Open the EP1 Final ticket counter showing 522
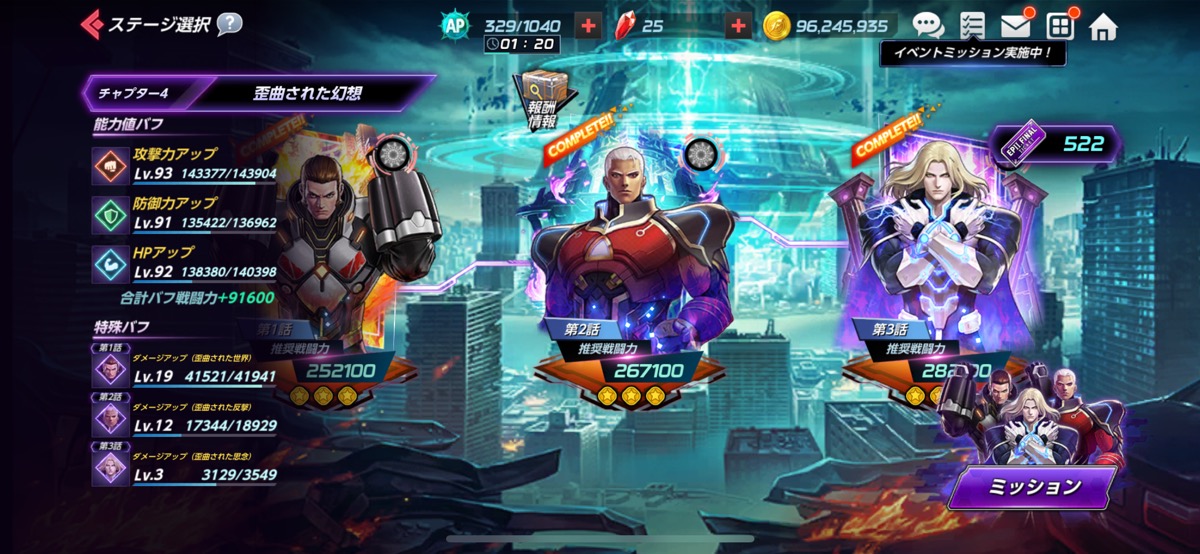This screenshot has height=554, width=1200. pos(1056,145)
